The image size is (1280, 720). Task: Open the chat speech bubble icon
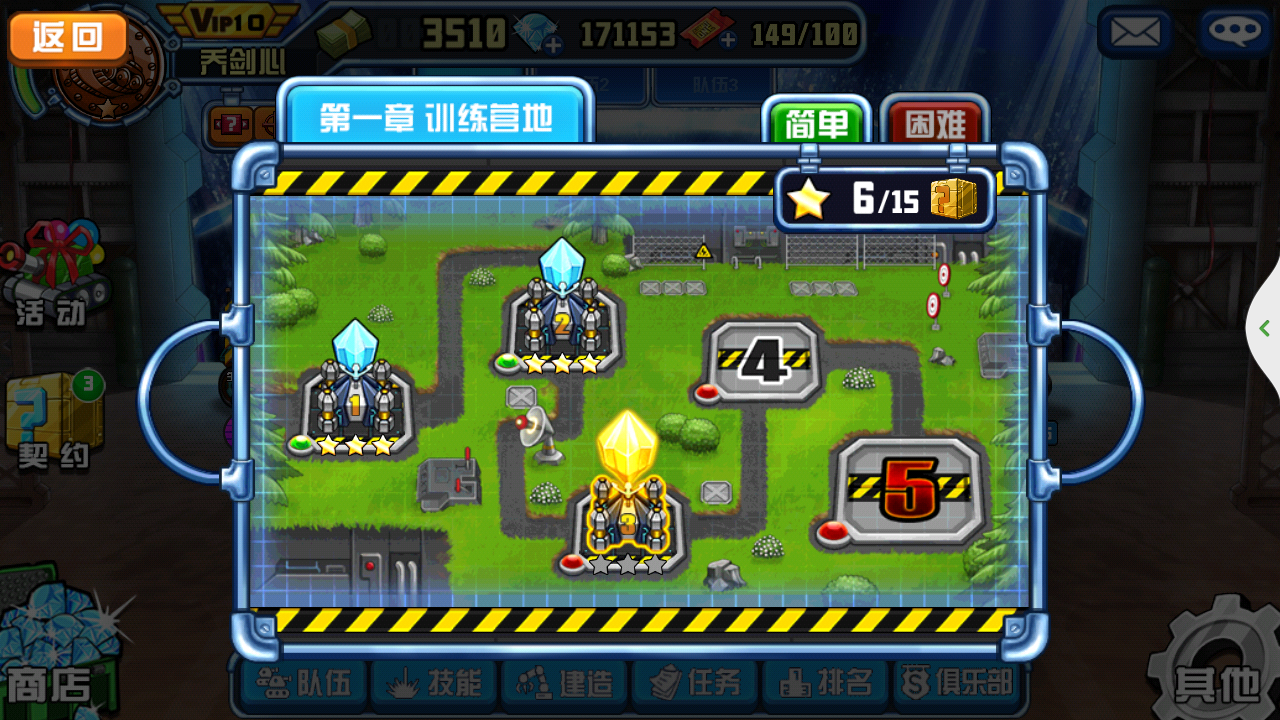[1234, 34]
